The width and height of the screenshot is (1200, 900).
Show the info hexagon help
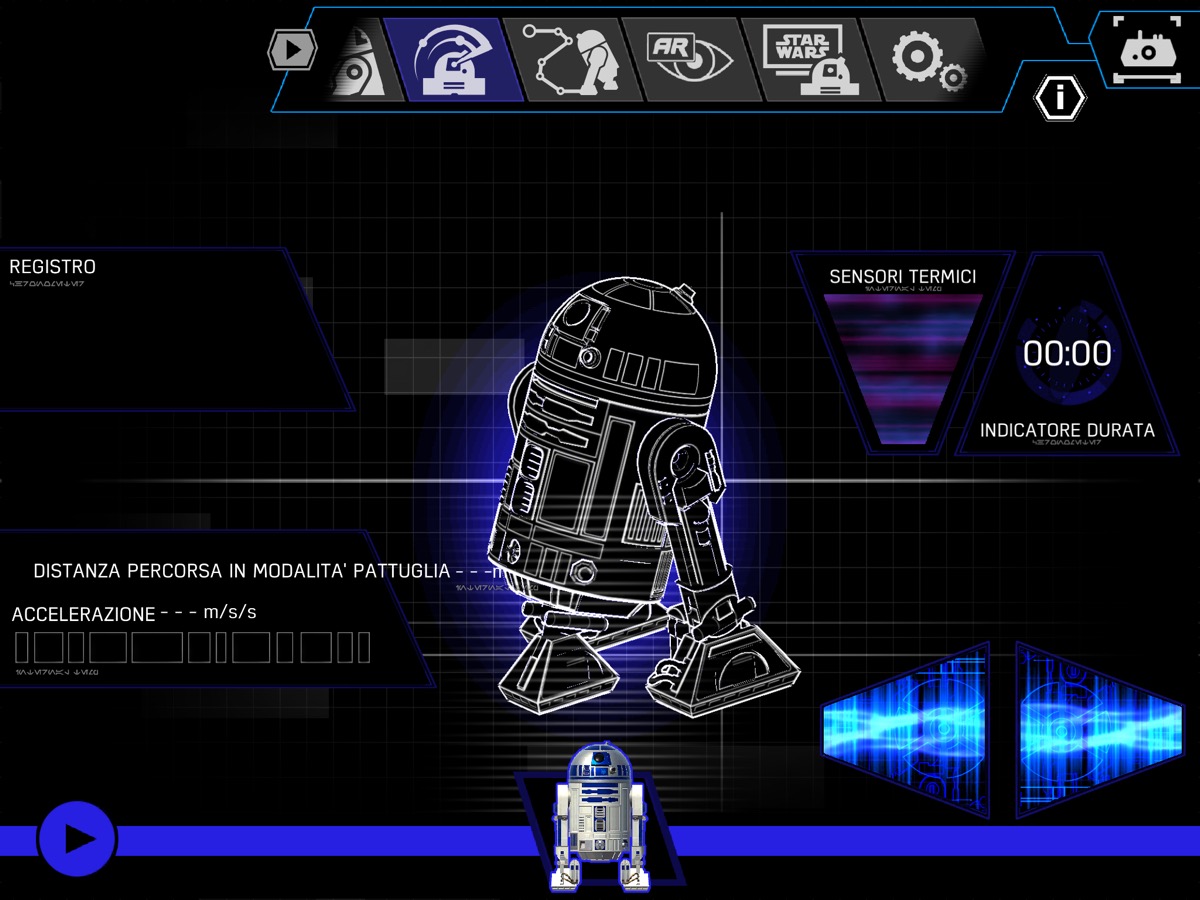coord(1059,97)
